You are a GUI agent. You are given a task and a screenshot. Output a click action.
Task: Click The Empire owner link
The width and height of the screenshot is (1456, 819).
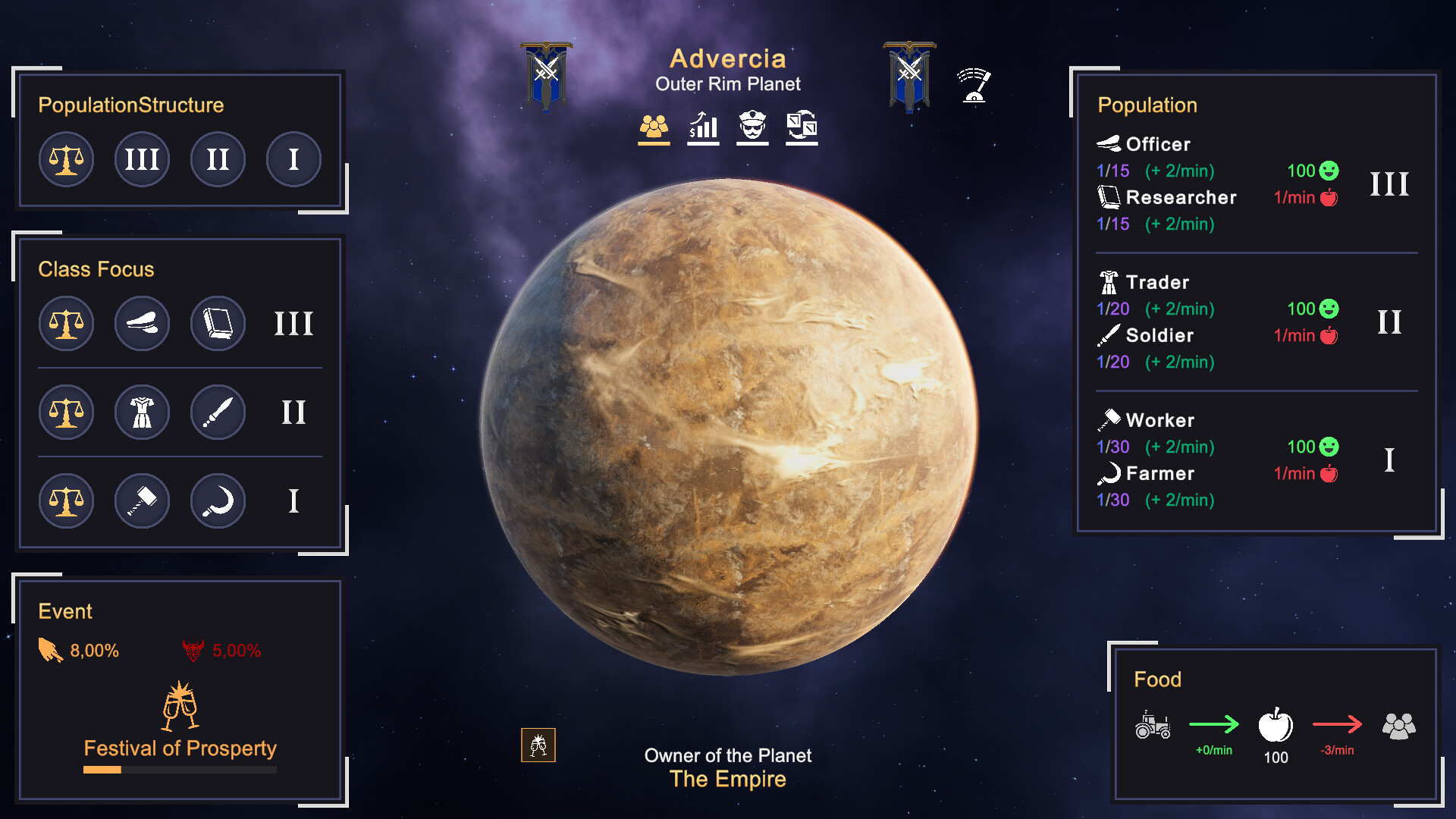(727, 779)
